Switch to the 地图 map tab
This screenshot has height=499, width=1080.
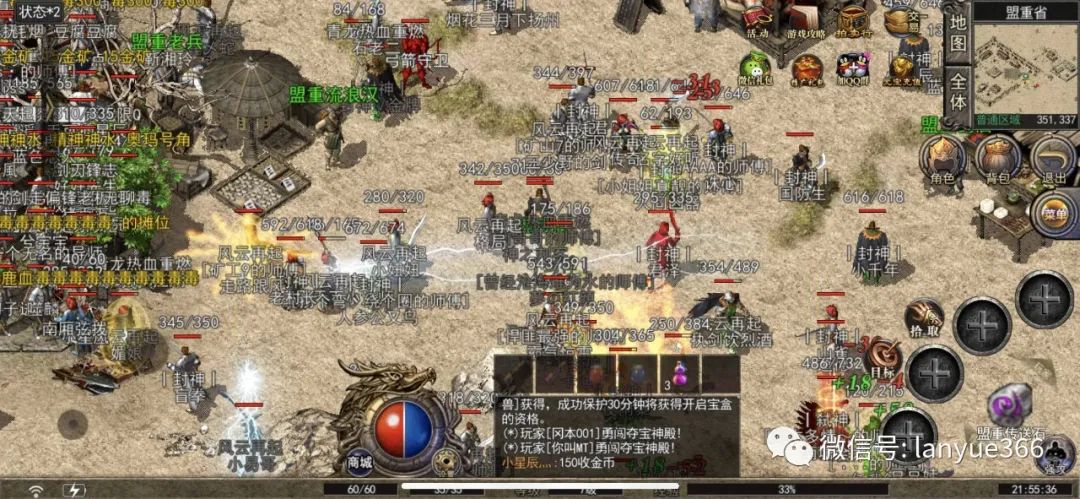958,35
